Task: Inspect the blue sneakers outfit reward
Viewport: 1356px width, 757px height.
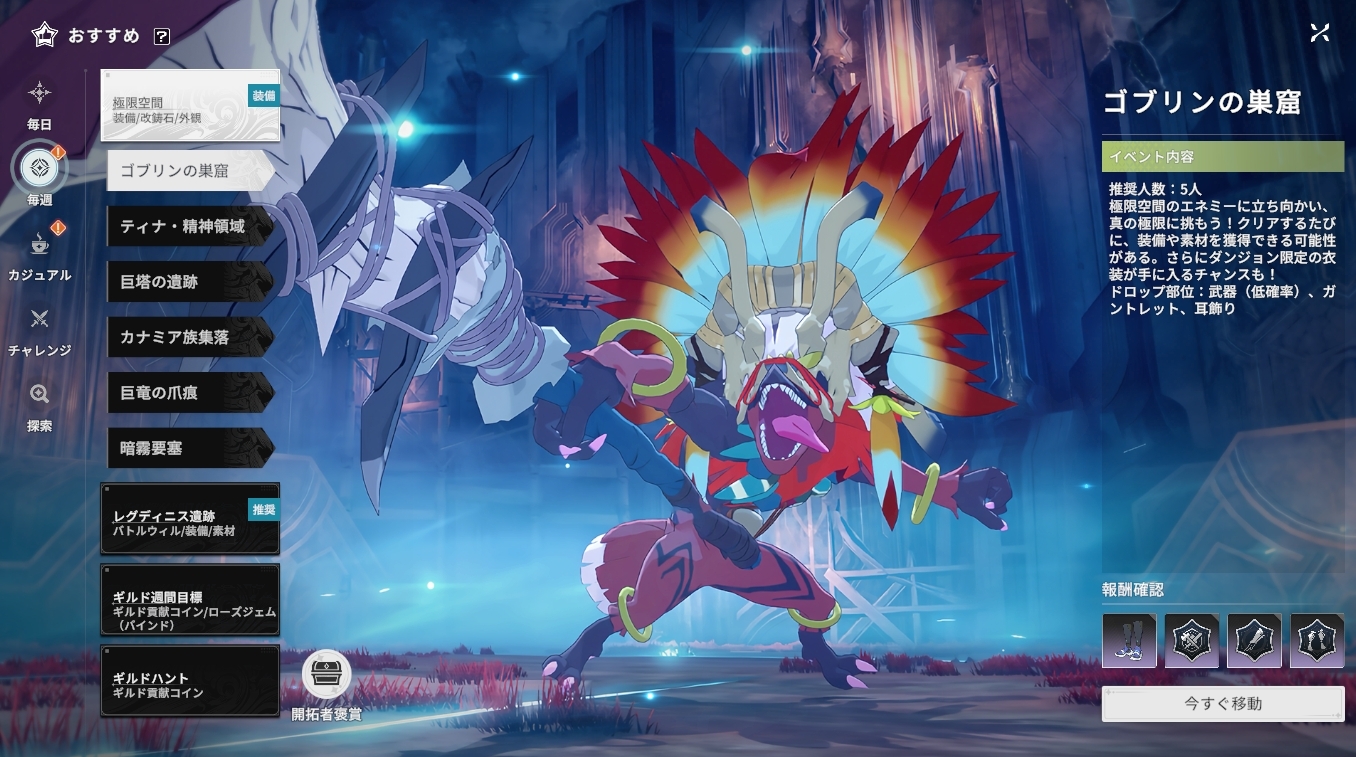Action: click(x=1129, y=641)
